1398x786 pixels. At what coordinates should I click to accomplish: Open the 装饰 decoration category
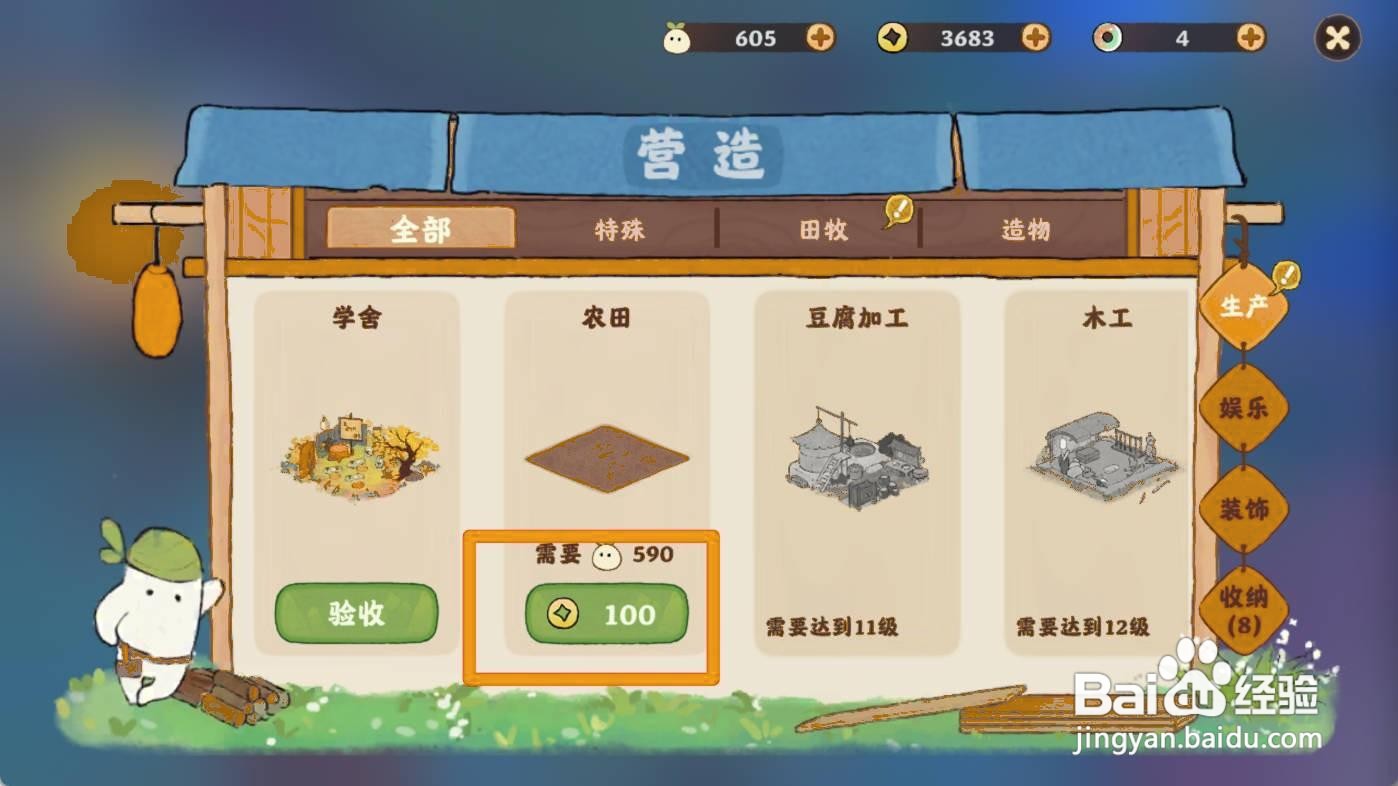point(1243,508)
